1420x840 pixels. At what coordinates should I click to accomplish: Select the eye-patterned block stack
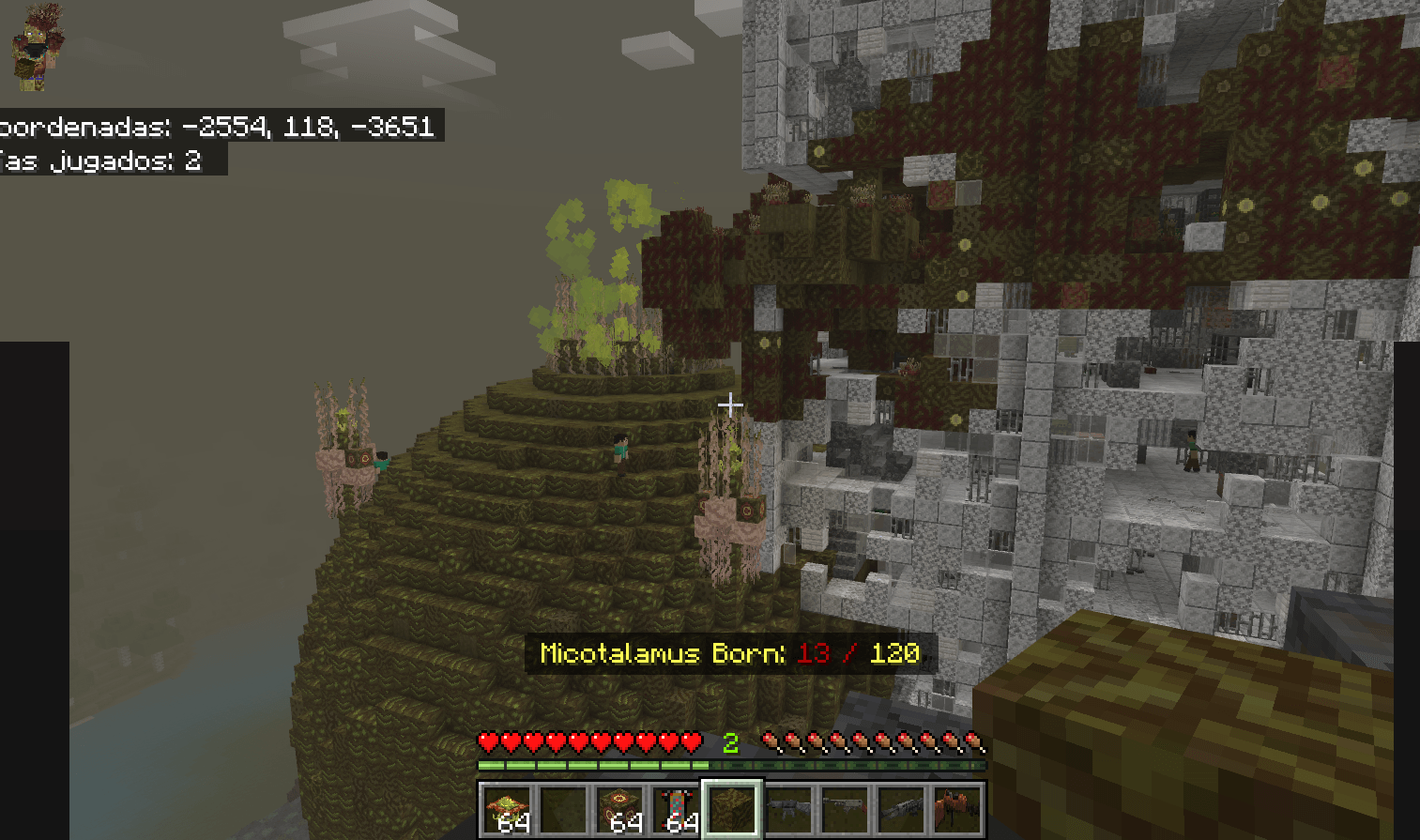click(620, 809)
